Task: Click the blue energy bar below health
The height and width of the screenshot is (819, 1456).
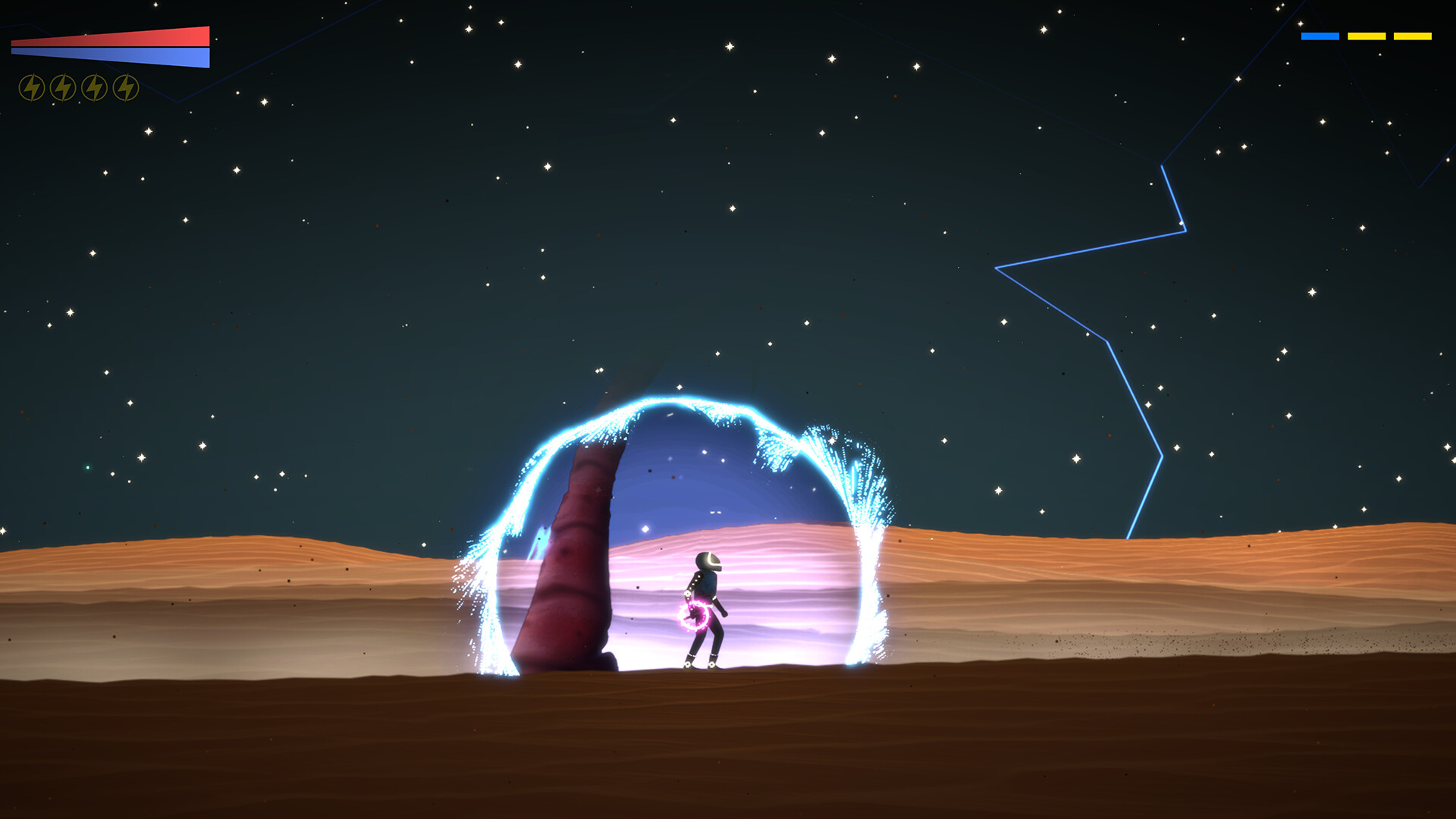Action: (110, 57)
